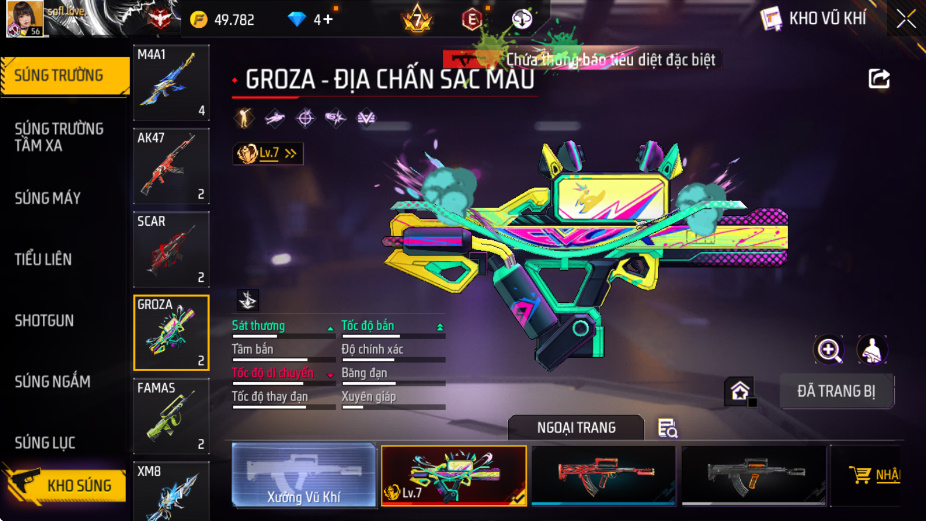The height and width of the screenshot is (521, 926).
Task: Select the M4A1 weapon tile
Action: [171, 83]
